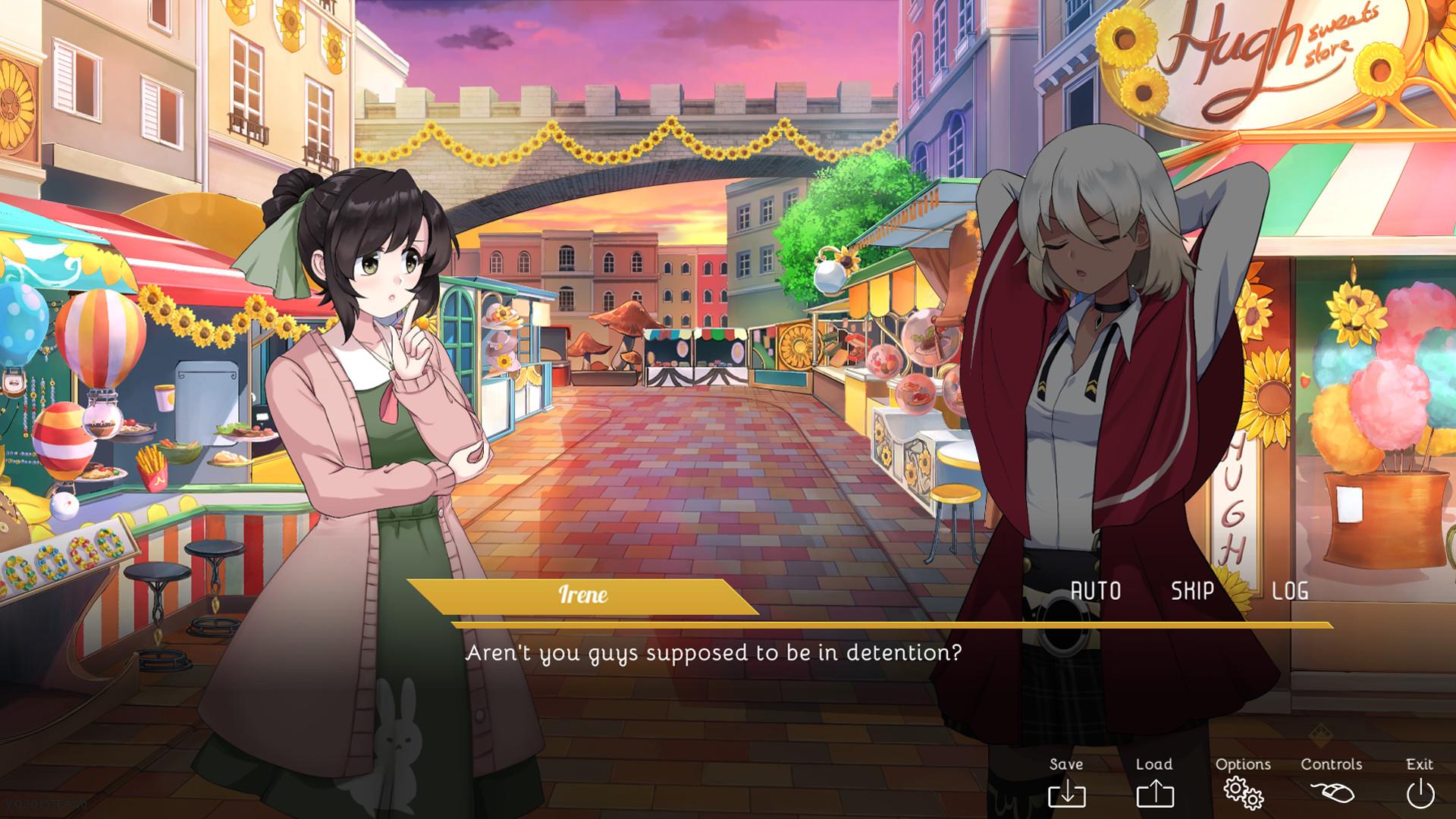Open Options with the gears icon
Viewport: 1456px width, 819px height.
1244,795
